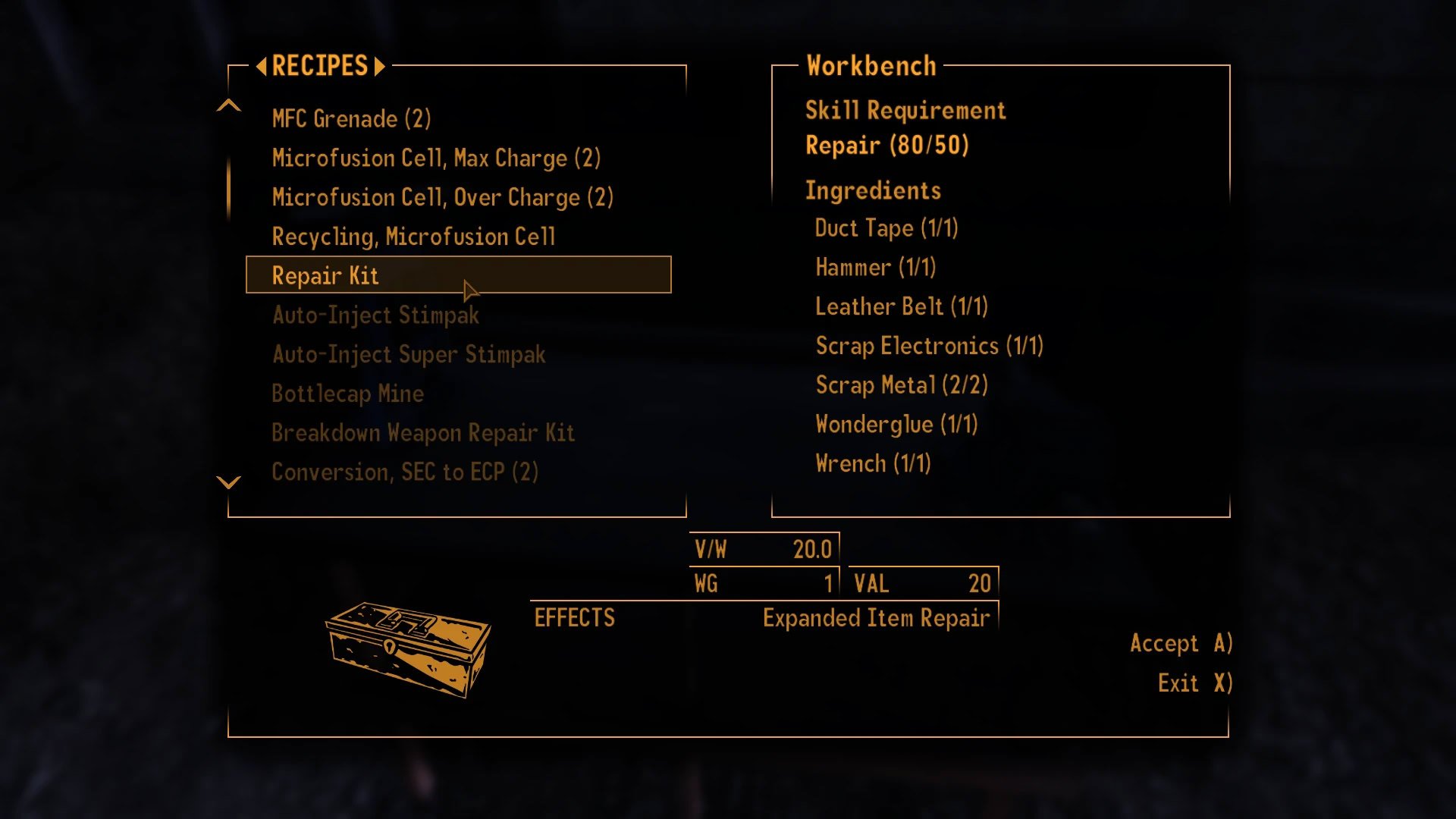Choose the Auto-Inject Super Stimpak recipe
Screen dimensions: 1456x819
tap(409, 355)
